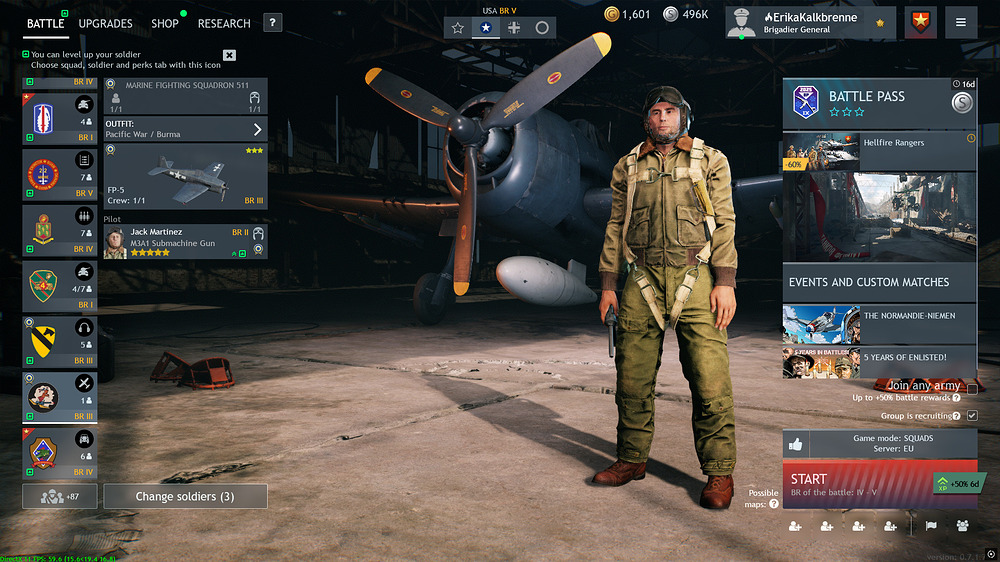Image resolution: width=1000 pixels, height=562 pixels.
Task: Click the Change soldiers button
Action: (x=186, y=496)
